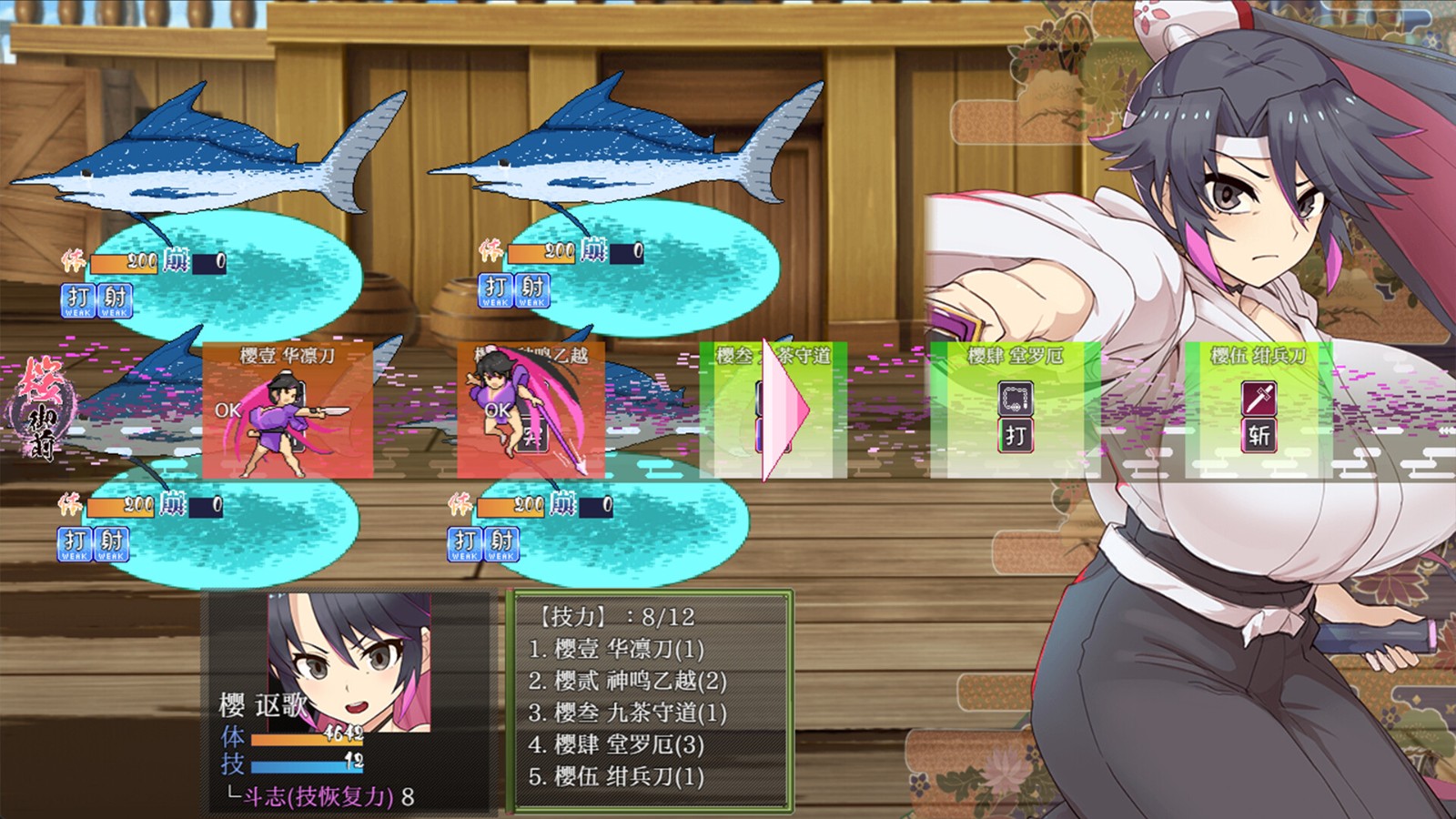
Task: Click the pink arrow icon on the 九茶守道 card
Action: [784, 409]
